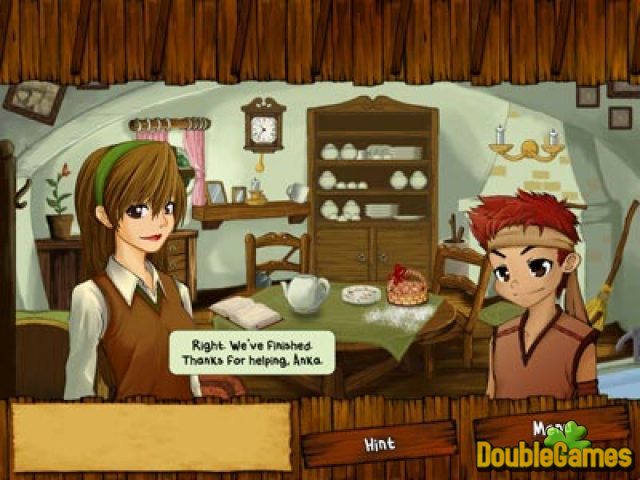Open the Menu button
The height and width of the screenshot is (480, 640).
[x=548, y=428]
